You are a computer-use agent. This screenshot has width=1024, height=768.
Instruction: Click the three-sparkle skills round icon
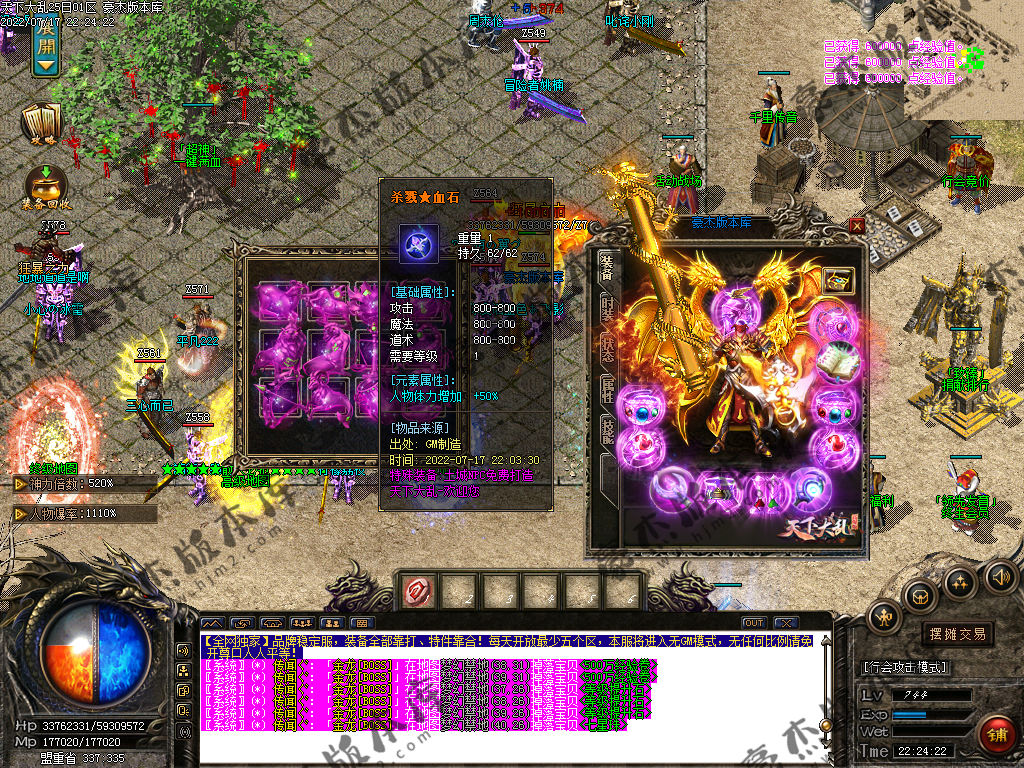click(x=959, y=582)
